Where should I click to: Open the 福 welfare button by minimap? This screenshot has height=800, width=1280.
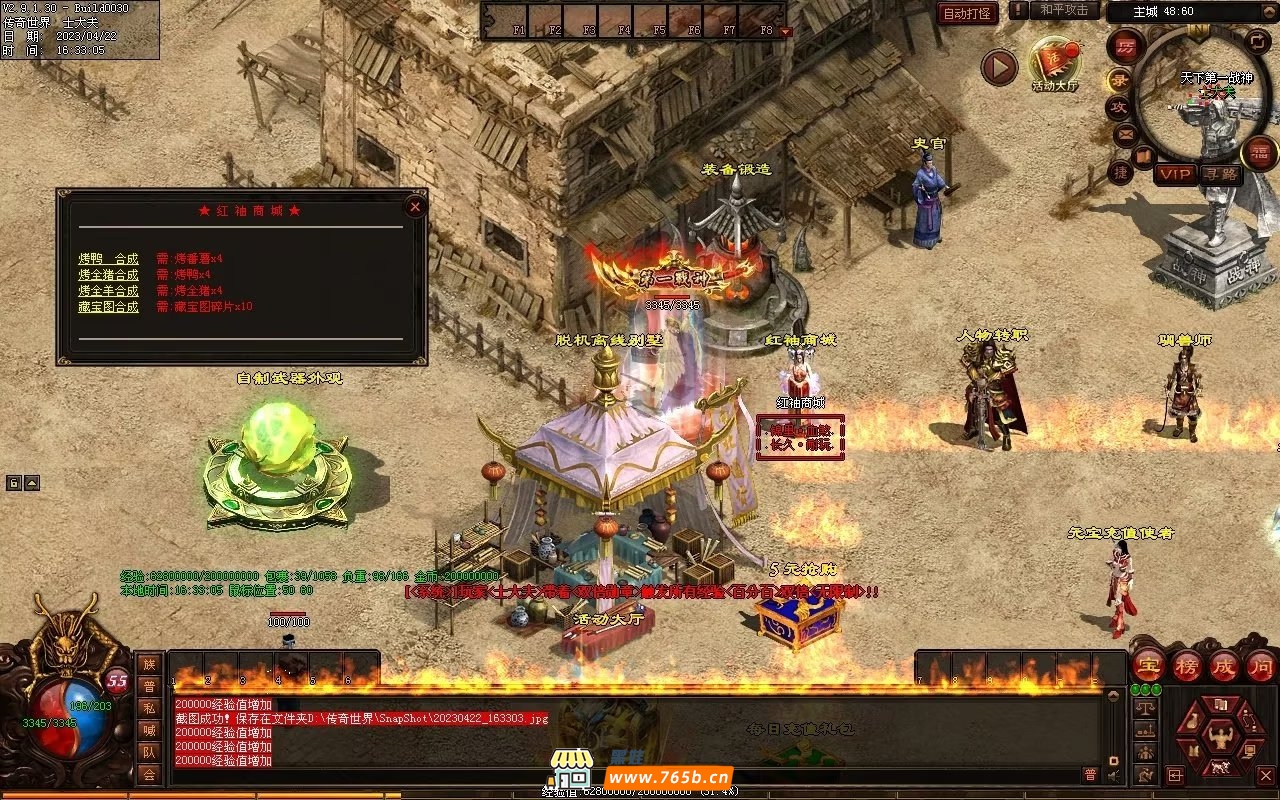(1259, 153)
